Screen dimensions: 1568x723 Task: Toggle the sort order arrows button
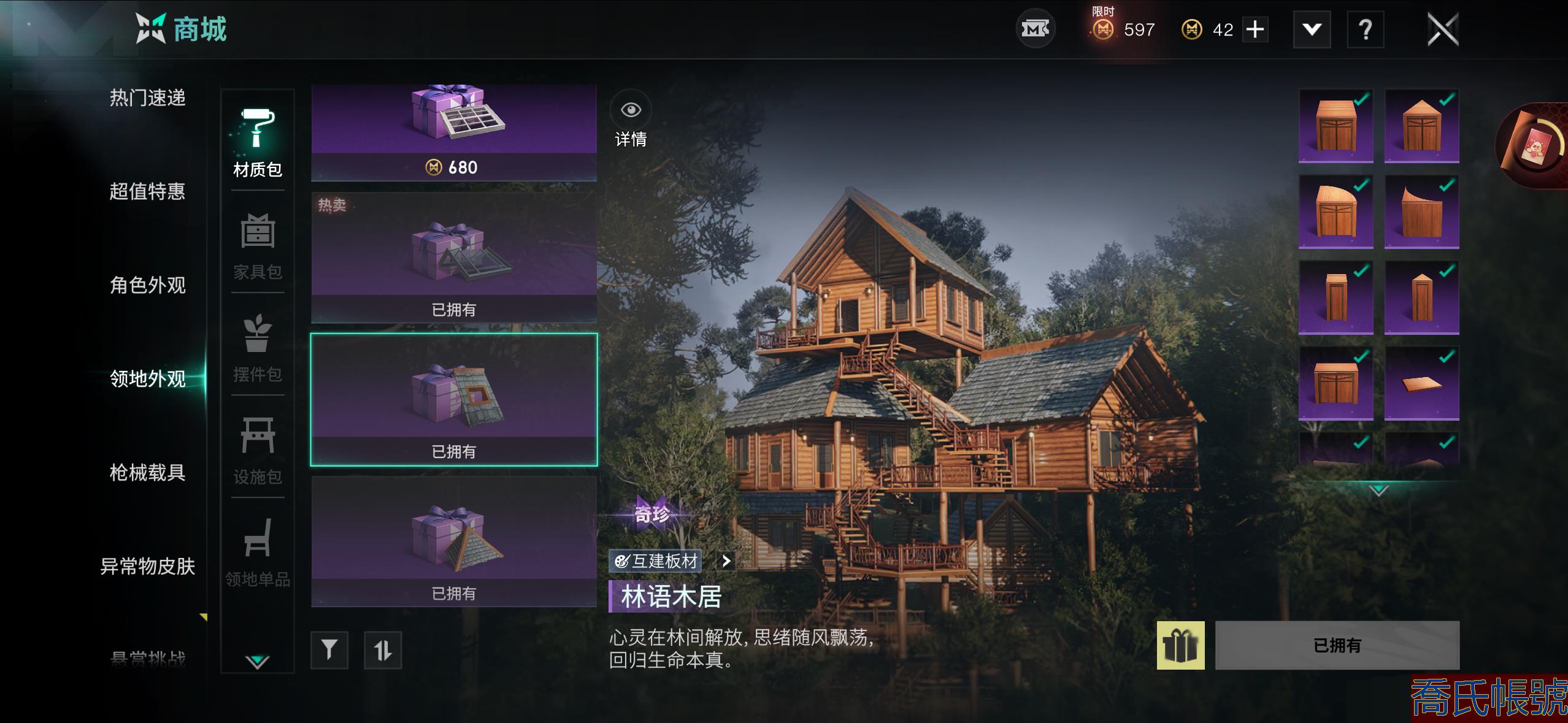[x=383, y=649]
